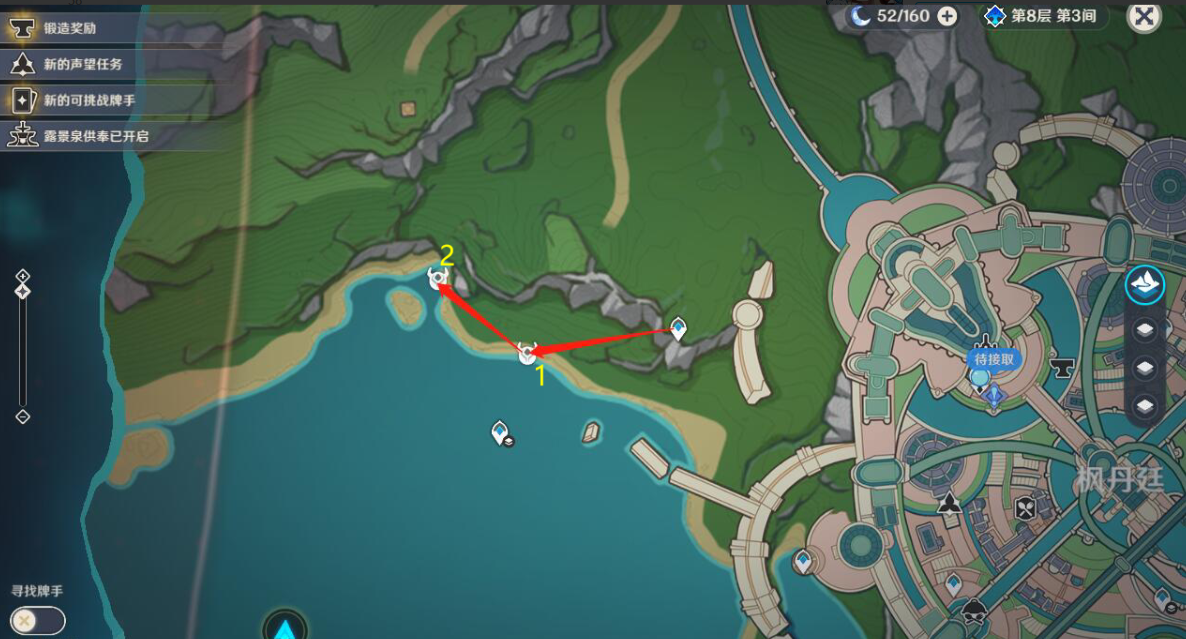This screenshot has width=1186, height=639.
Task: Open the Spiral Abyss 第8层 第3间 indicator
Action: pos(1043,16)
